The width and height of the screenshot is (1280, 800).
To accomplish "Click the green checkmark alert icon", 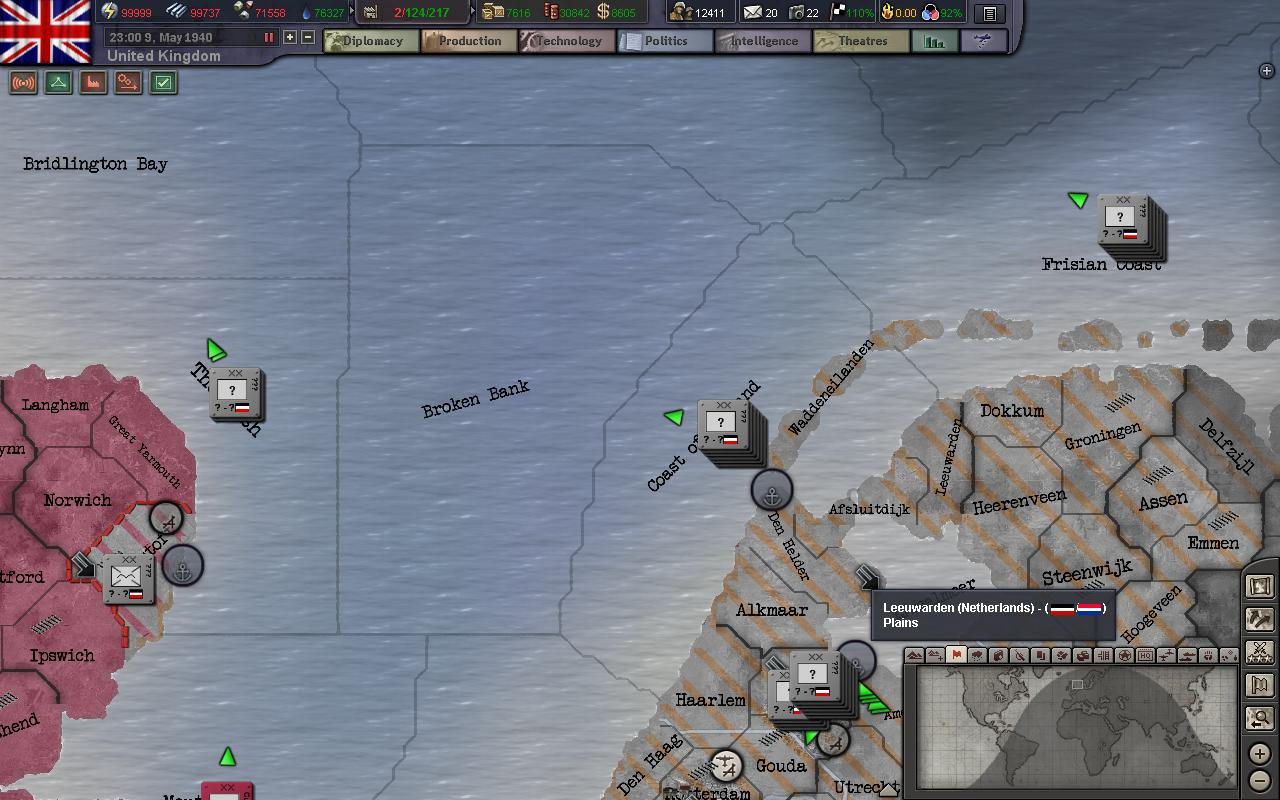I will pyautogui.click(x=163, y=83).
